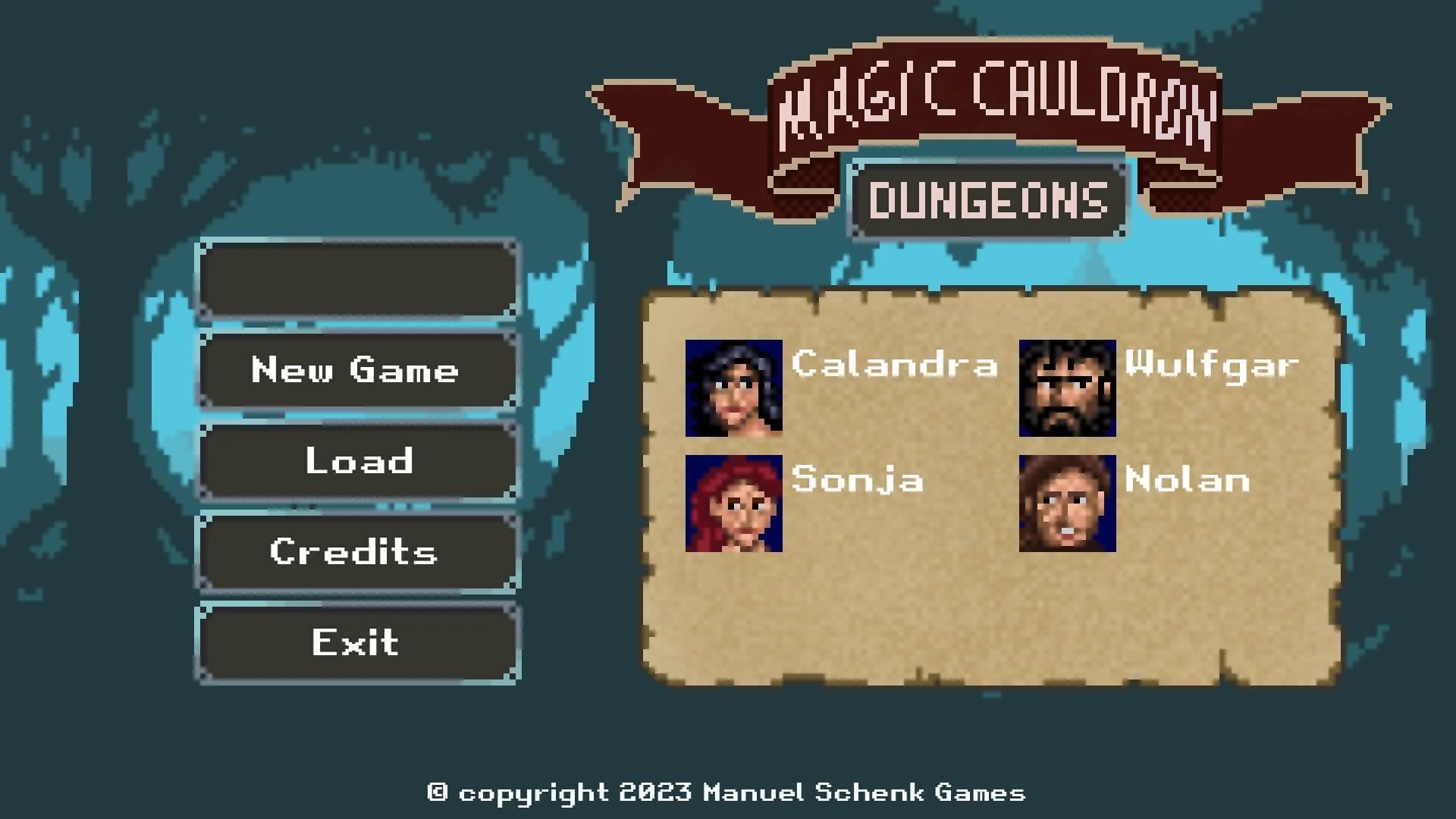The width and height of the screenshot is (1456, 819).
Task: View the Credits screen
Action: 356,552
